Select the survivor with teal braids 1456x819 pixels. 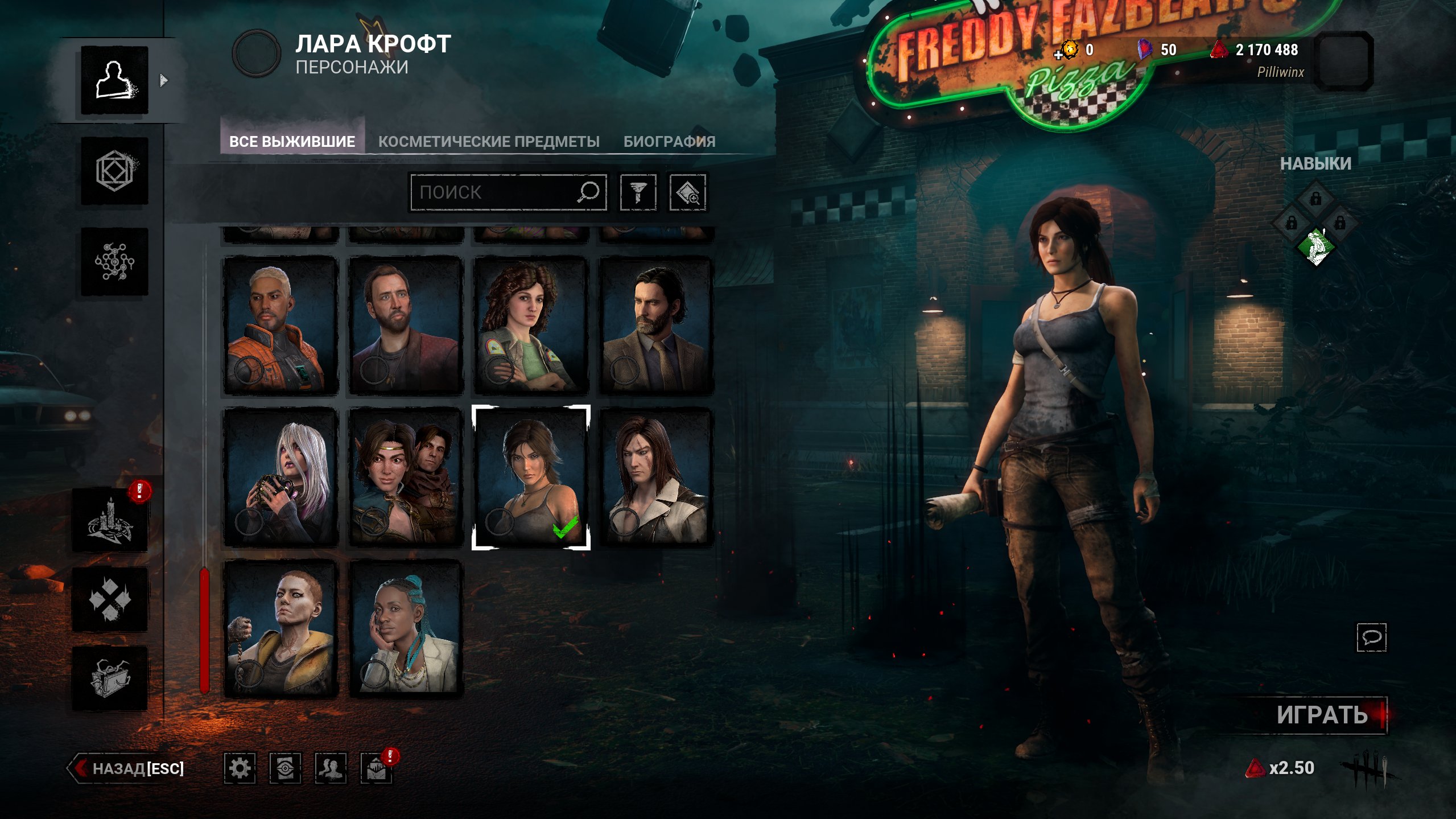(x=406, y=629)
